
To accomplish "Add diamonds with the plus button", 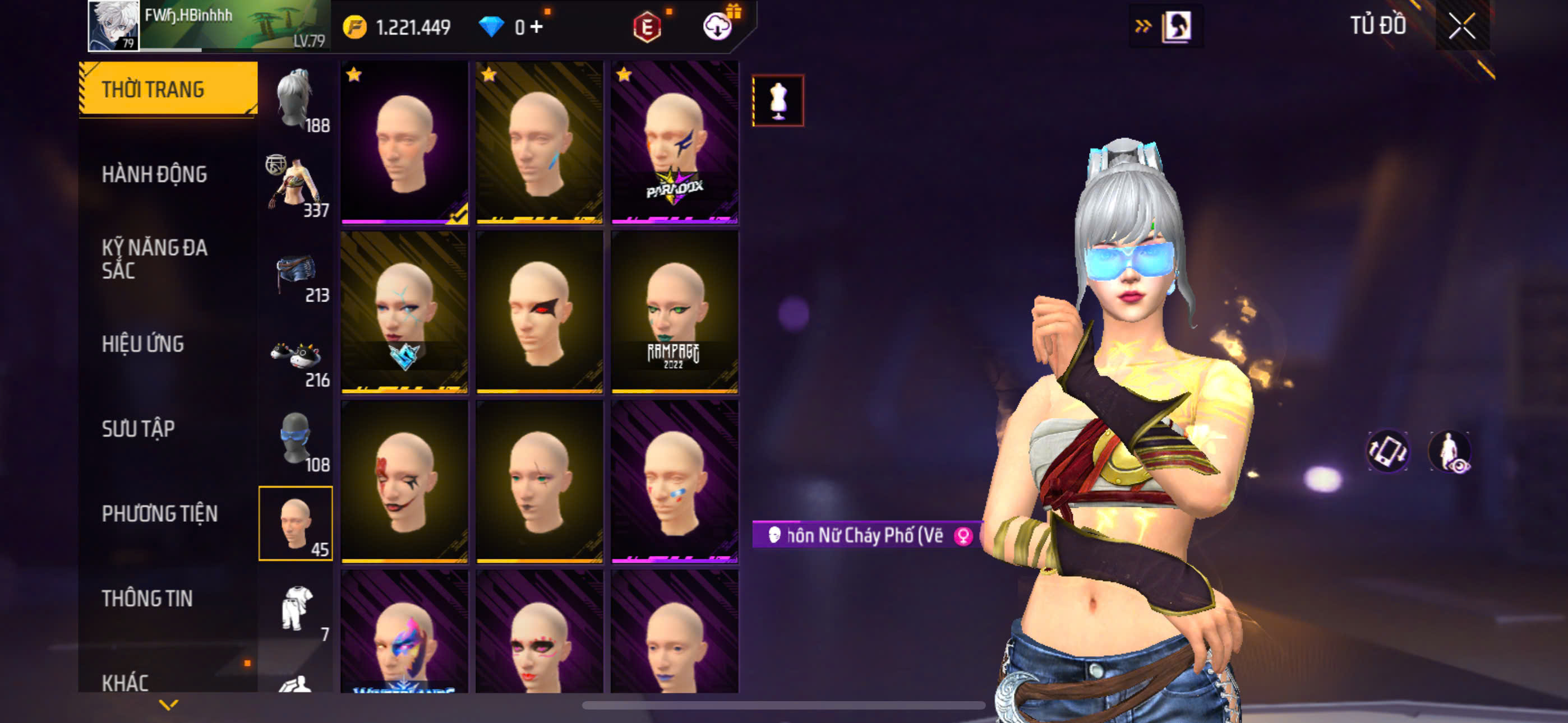I will point(536,27).
